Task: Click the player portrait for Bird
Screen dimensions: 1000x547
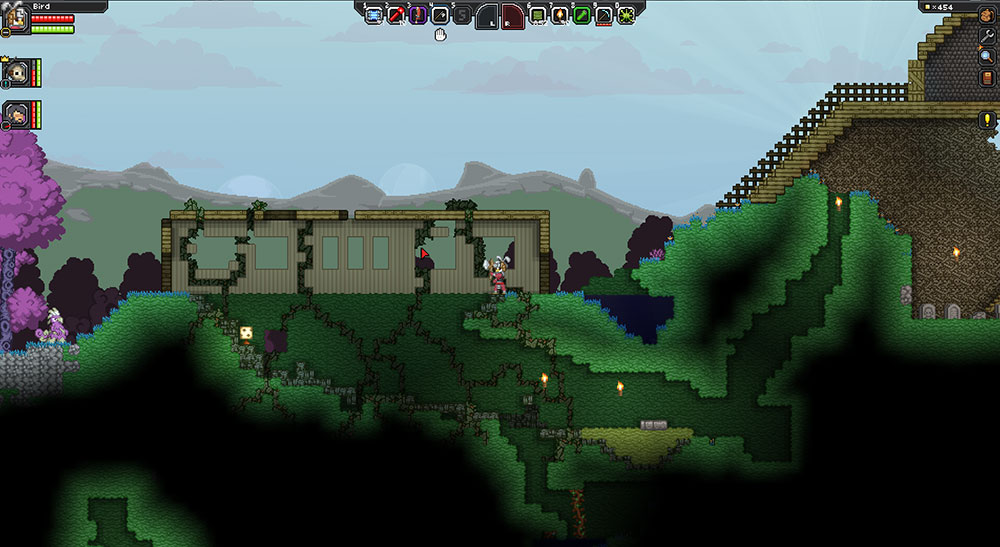Action: (x=14, y=19)
